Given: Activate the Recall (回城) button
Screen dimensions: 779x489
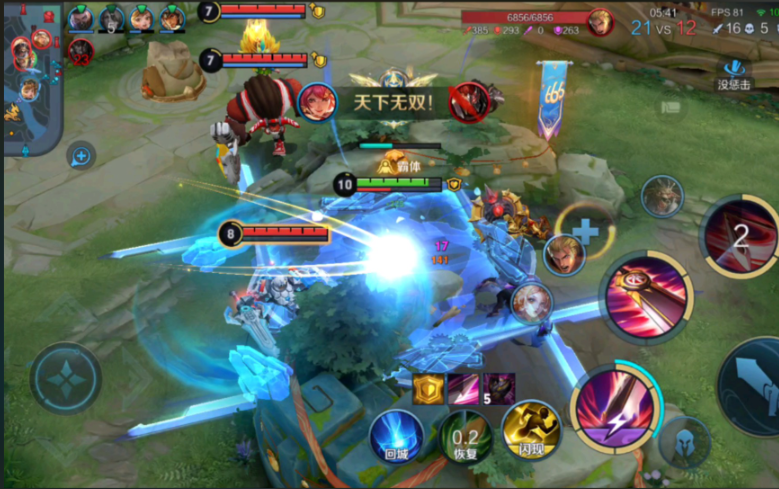Looking at the screenshot, I should tap(395, 436).
